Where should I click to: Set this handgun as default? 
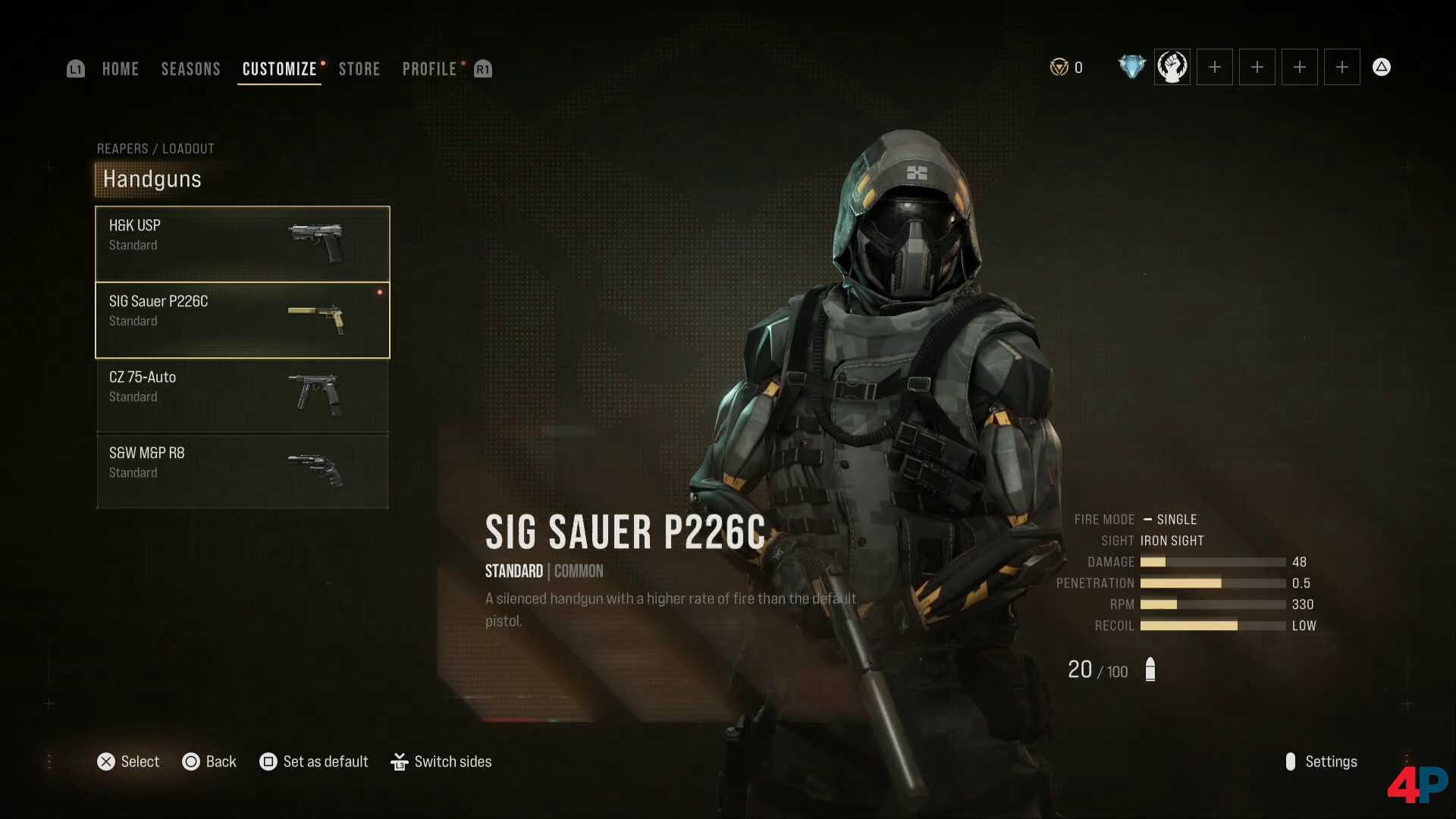[314, 761]
